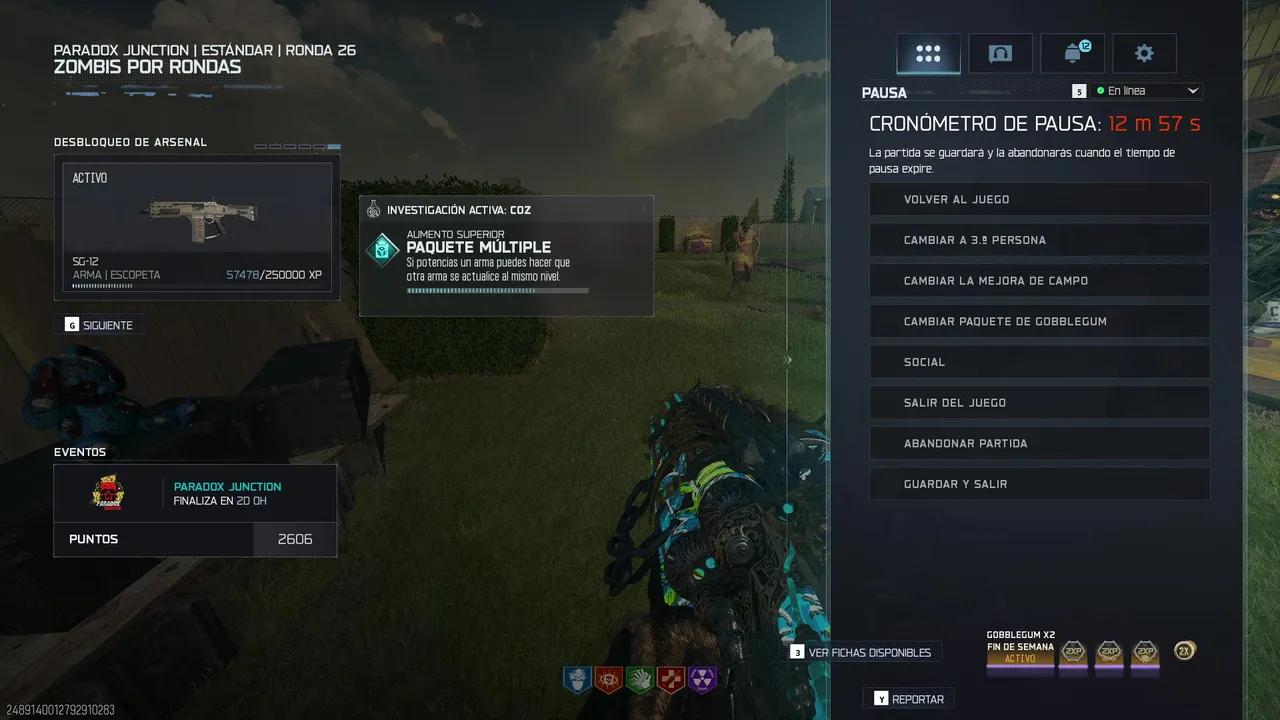Open the En línea status dropdown

1146,91
